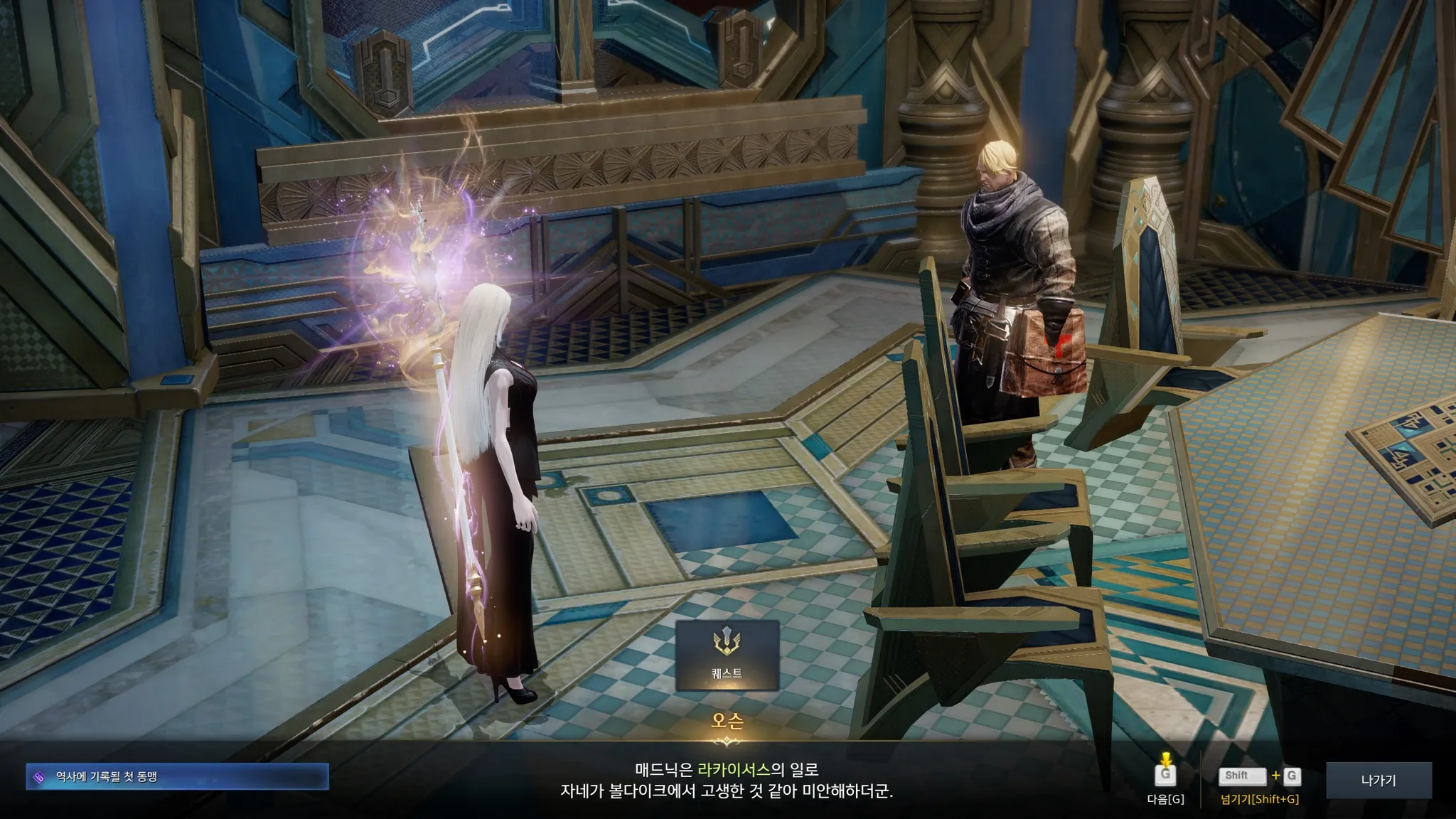The image size is (1456, 819).
Task: Click the 나가기 exit button
Action: [1379, 781]
